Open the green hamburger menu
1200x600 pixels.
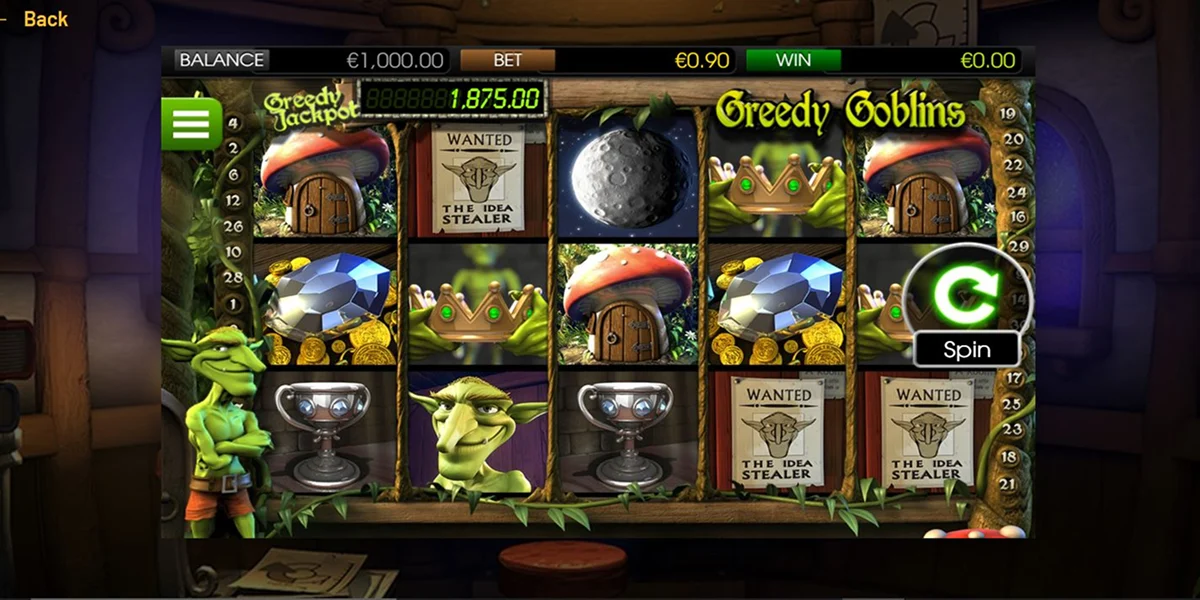pyautogui.click(x=191, y=124)
